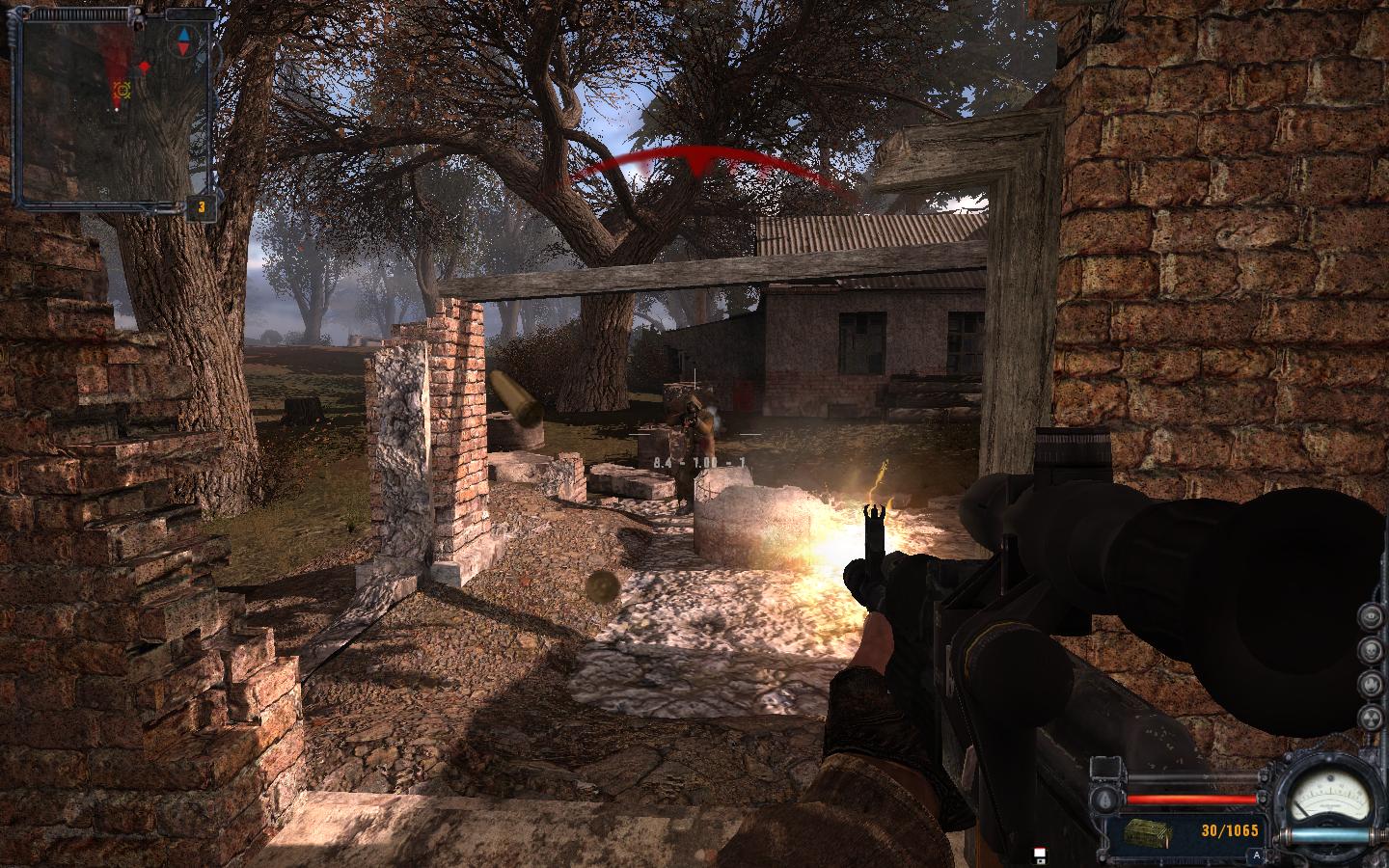Click the skull status icon

(1371, 650)
